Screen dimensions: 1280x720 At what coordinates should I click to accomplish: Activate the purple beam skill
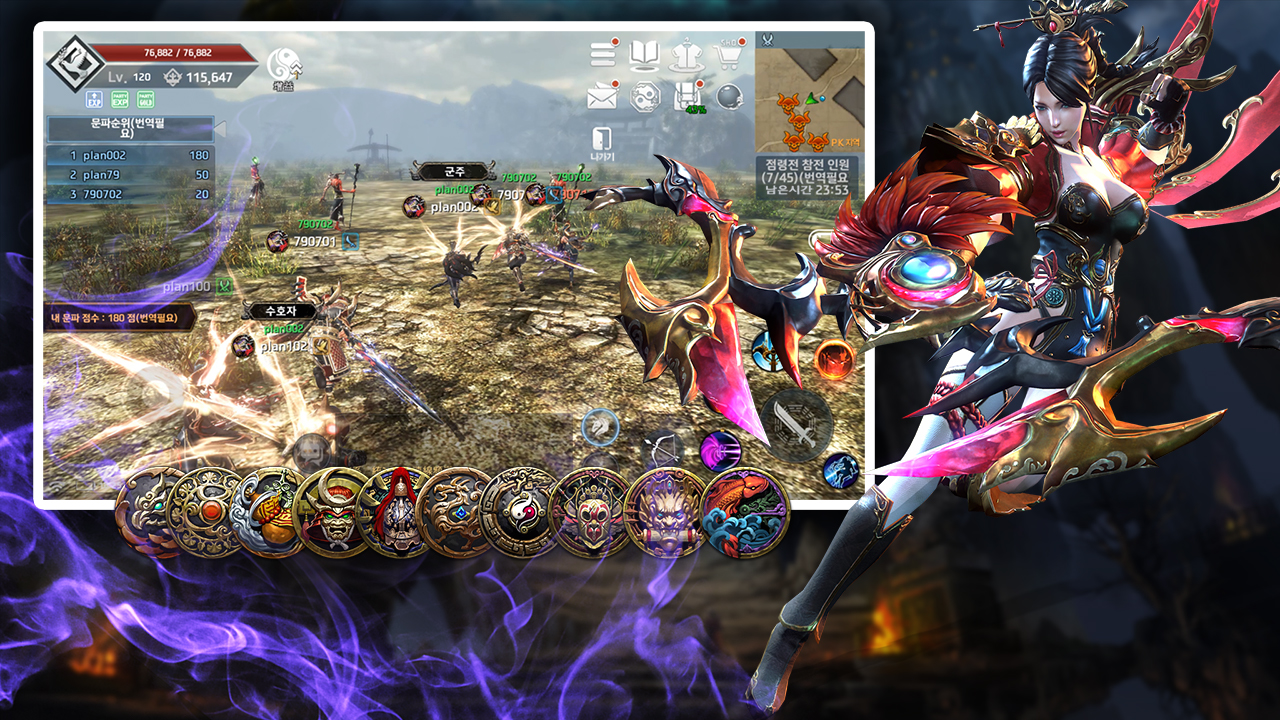pos(718,451)
